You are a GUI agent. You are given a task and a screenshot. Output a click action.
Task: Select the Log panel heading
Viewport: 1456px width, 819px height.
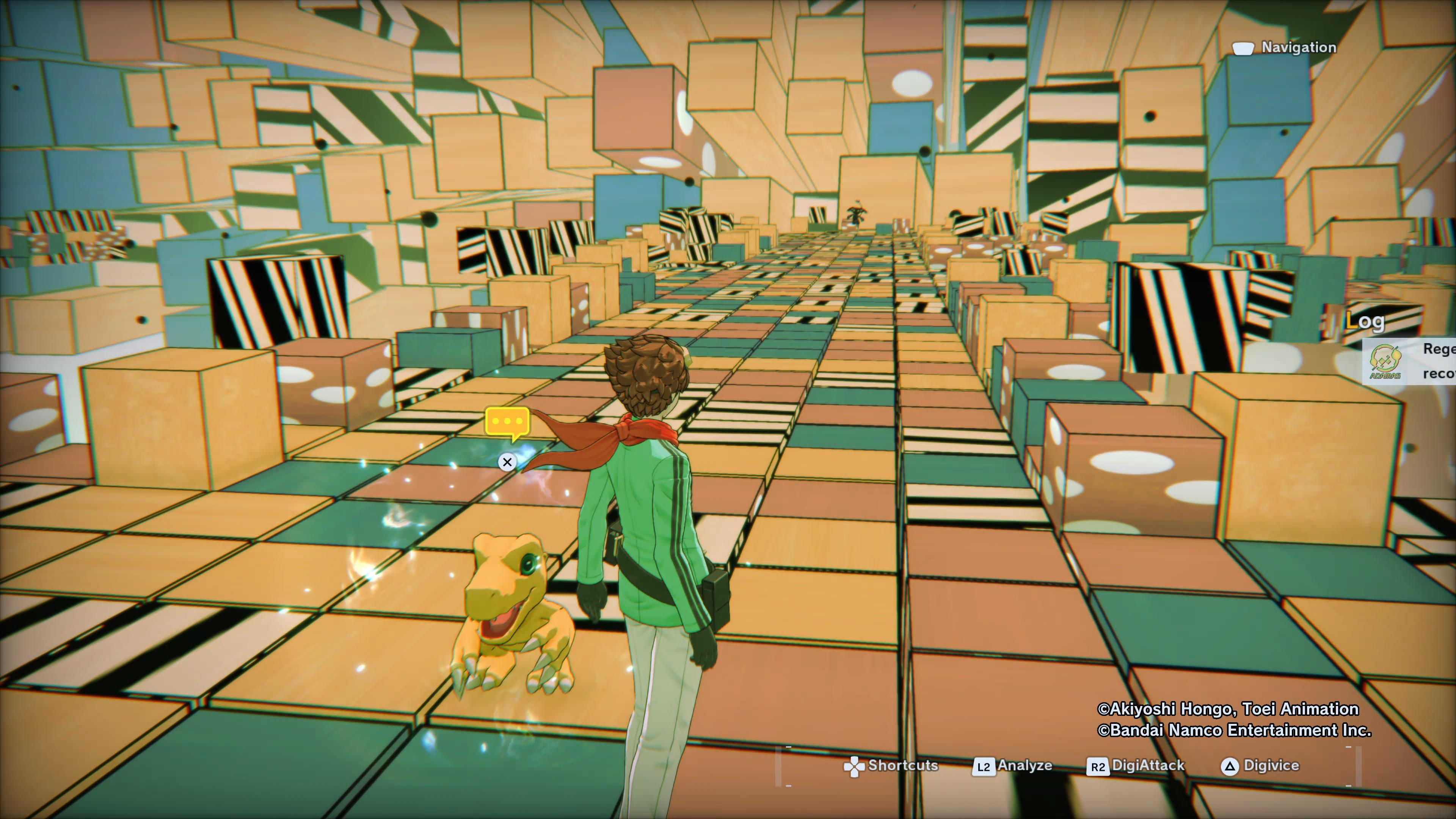tap(1365, 321)
